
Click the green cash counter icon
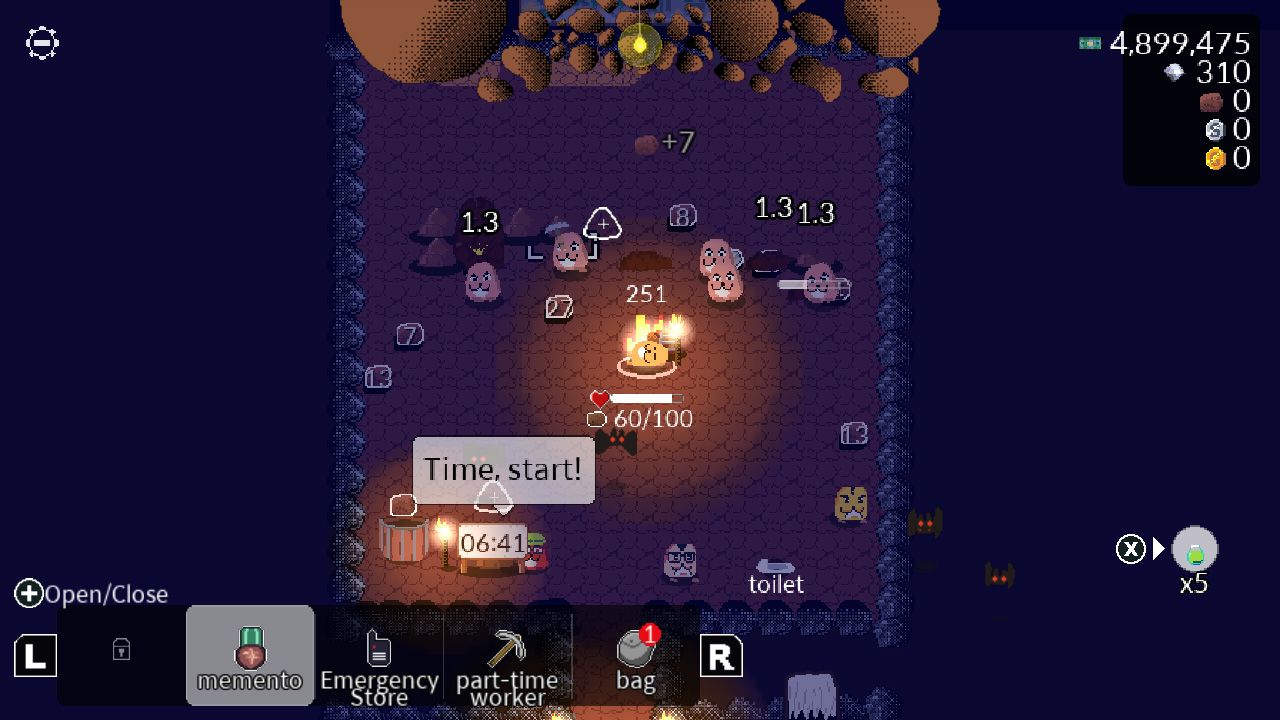pyautogui.click(x=1089, y=43)
